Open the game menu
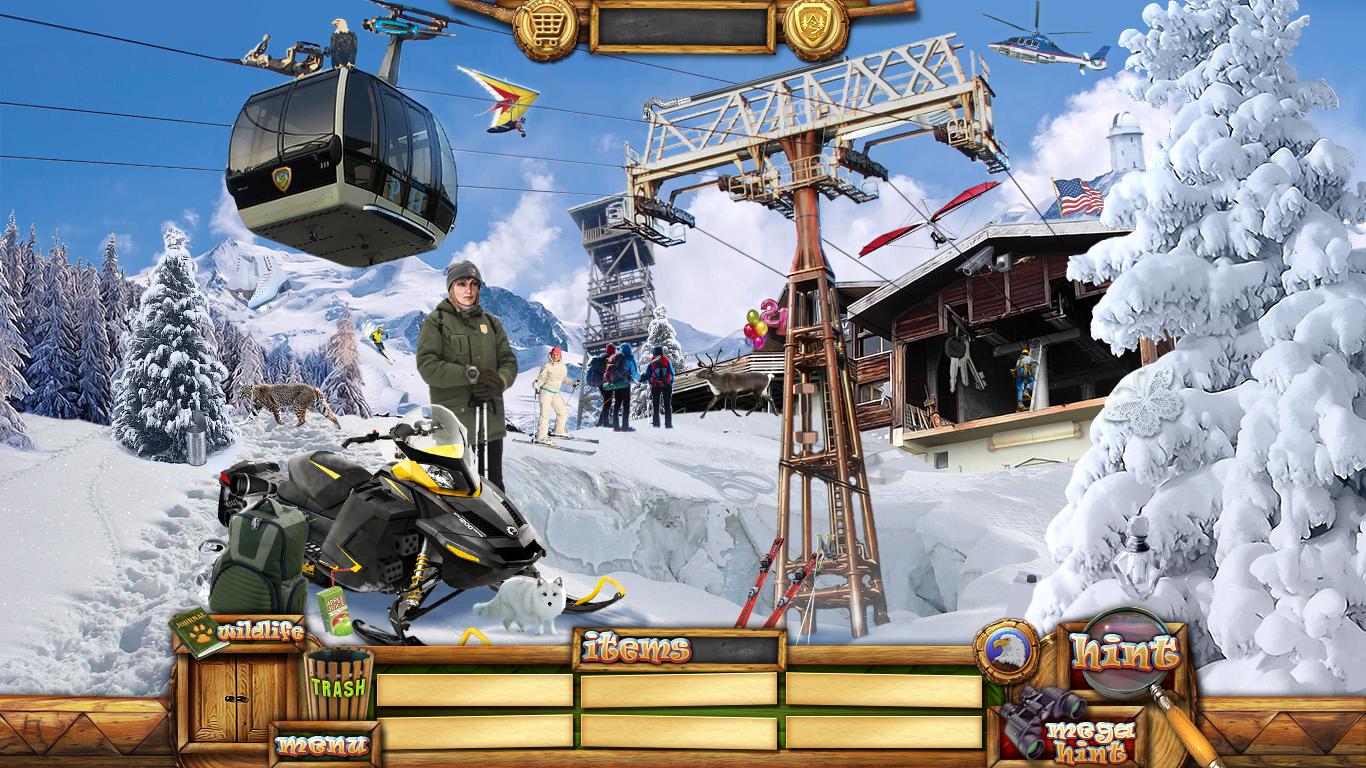 [323, 745]
